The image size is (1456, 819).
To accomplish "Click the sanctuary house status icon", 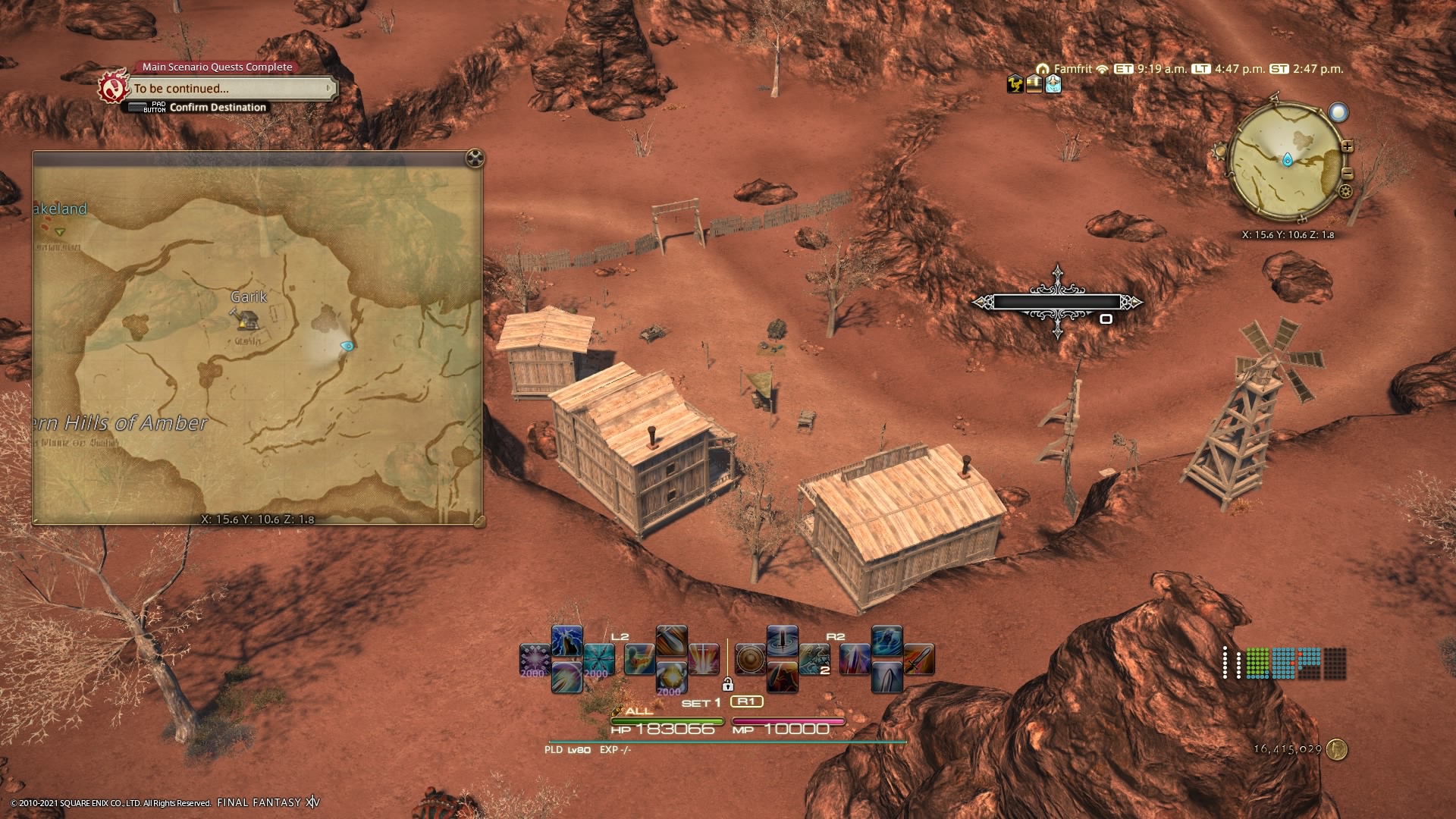I will [1034, 84].
